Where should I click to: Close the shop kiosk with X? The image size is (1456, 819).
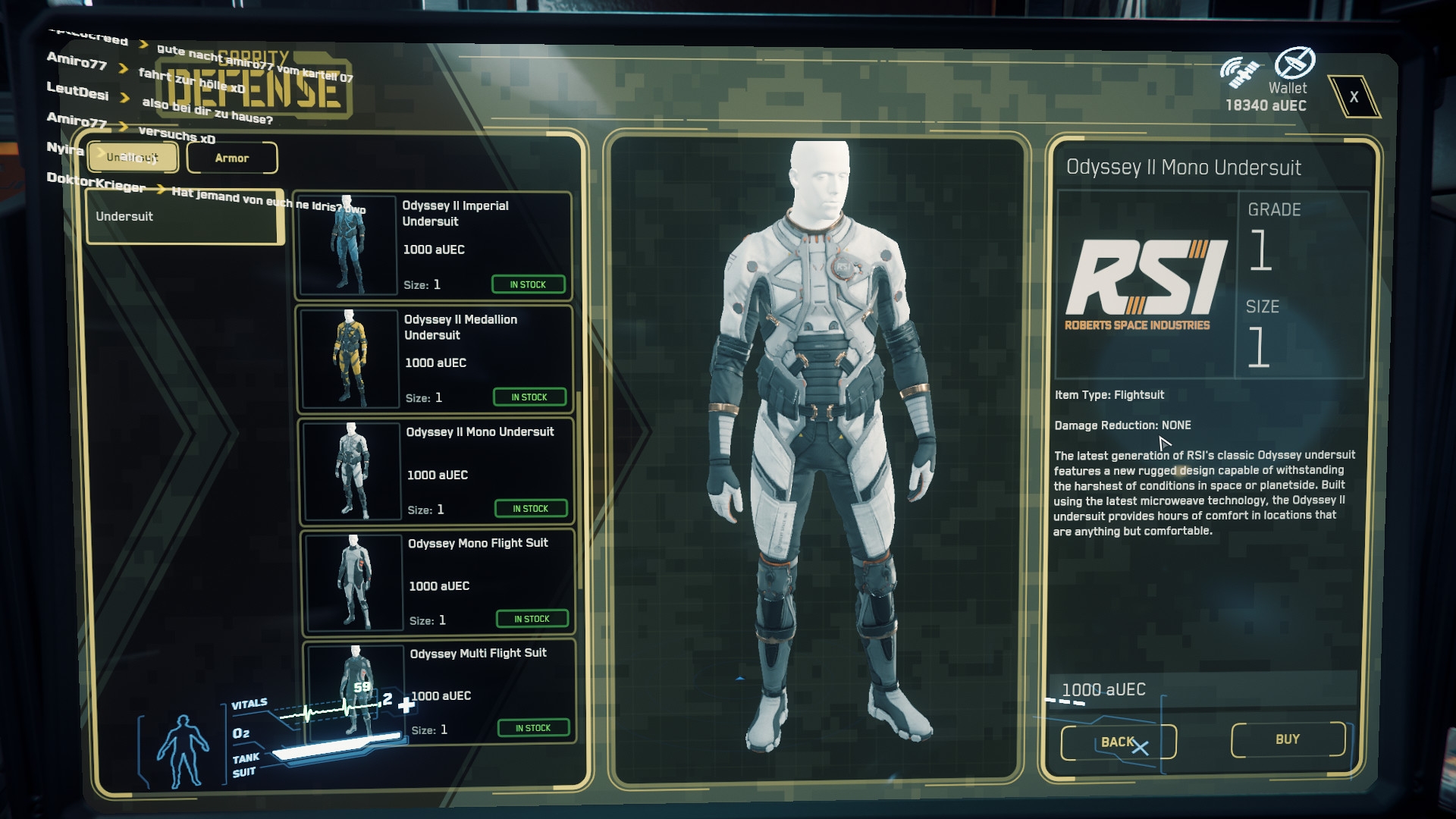pos(1354,97)
